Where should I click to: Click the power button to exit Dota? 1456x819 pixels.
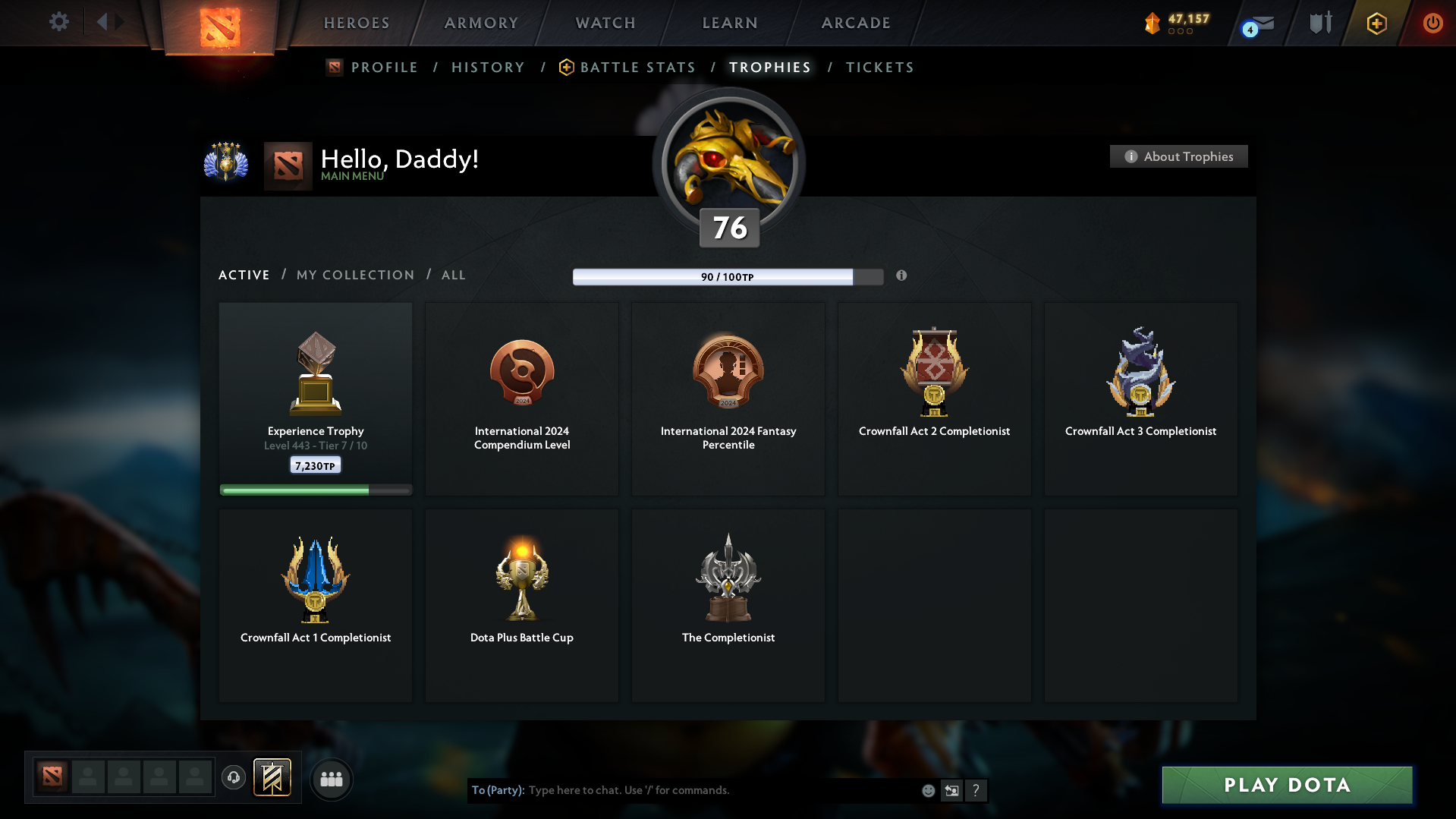tap(1432, 23)
